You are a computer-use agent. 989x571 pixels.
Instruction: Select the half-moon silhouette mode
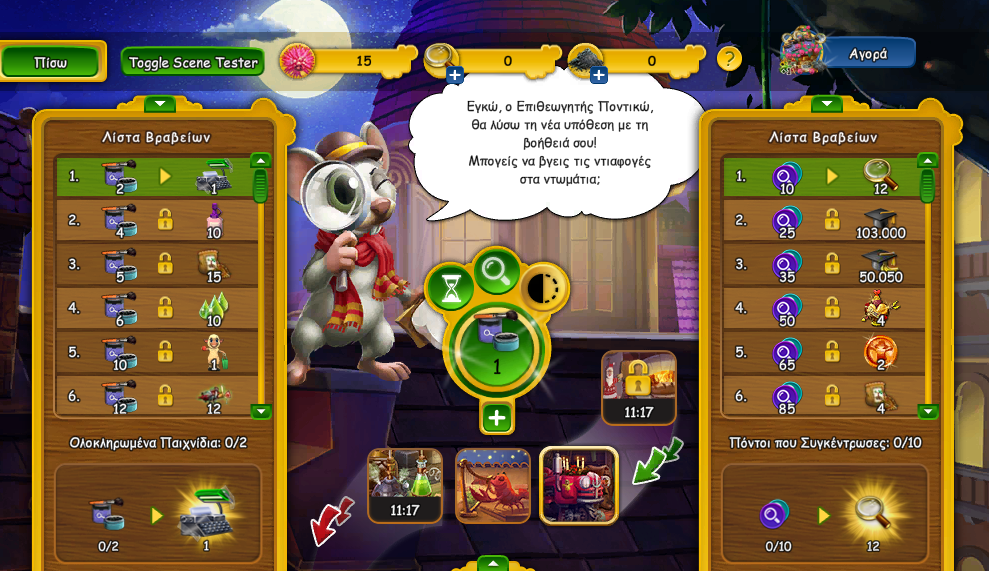pos(544,288)
